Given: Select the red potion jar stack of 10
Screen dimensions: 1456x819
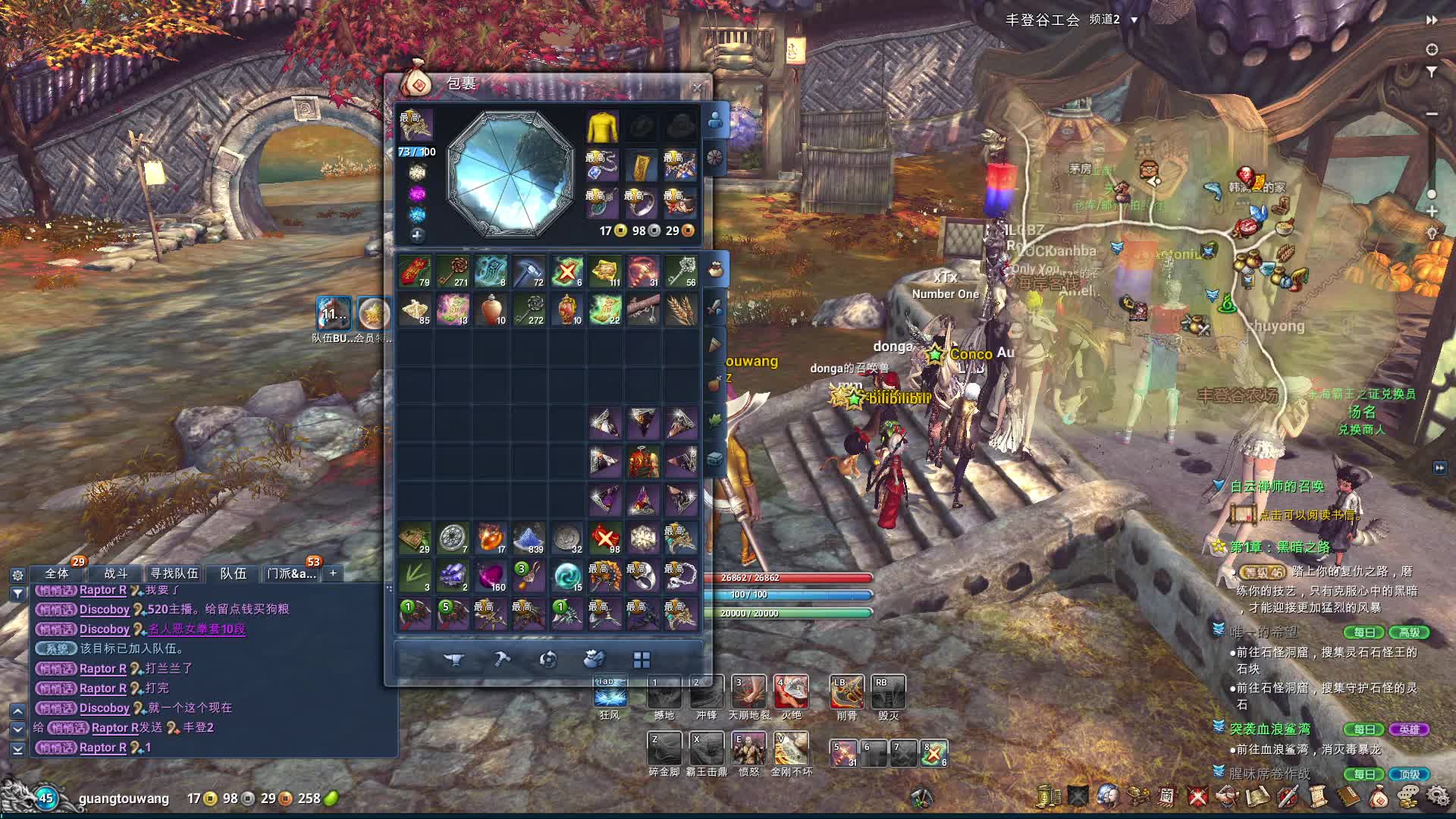Looking at the screenshot, I should [x=491, y=309].
